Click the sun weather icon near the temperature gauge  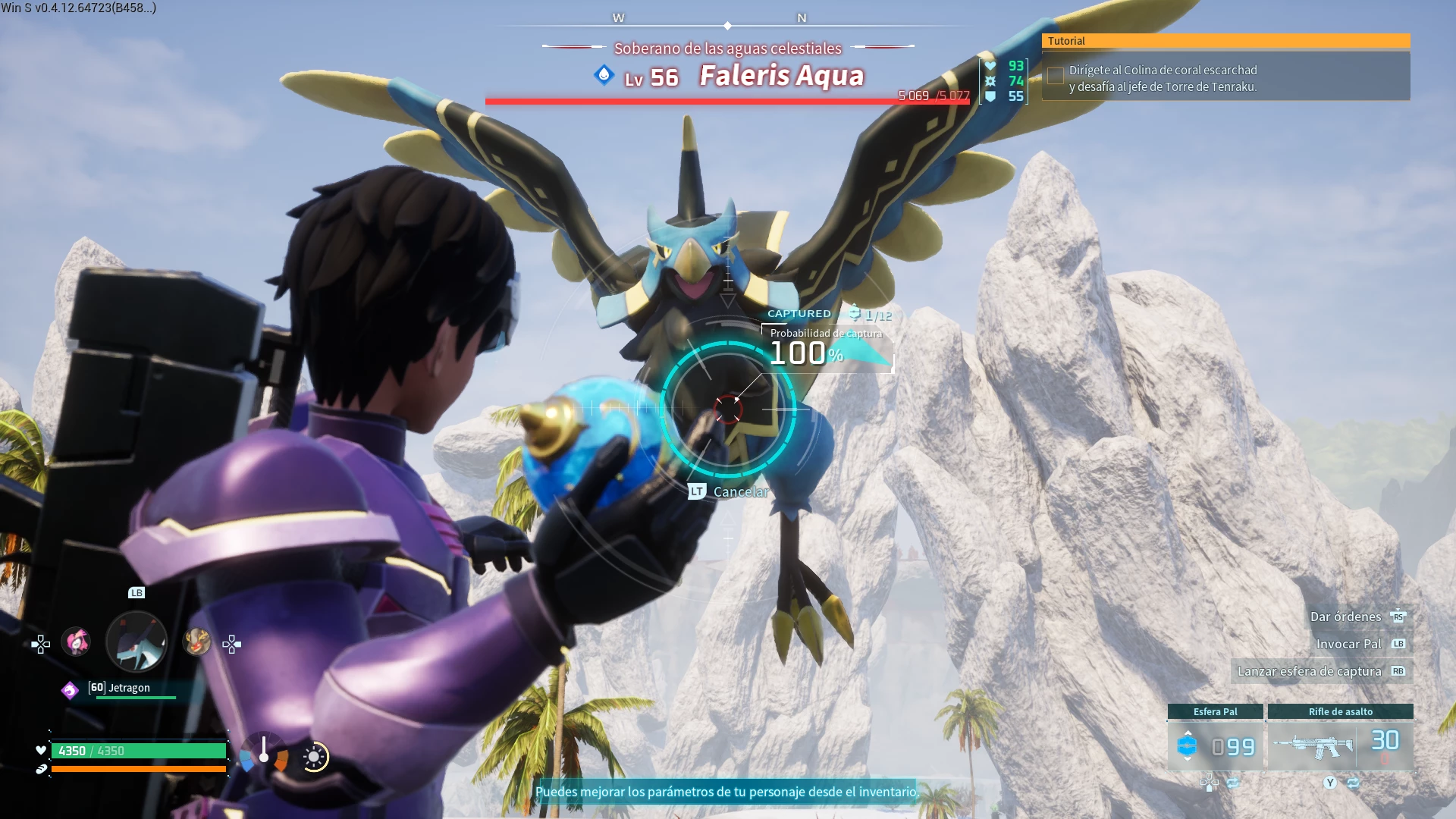(312, 757)
